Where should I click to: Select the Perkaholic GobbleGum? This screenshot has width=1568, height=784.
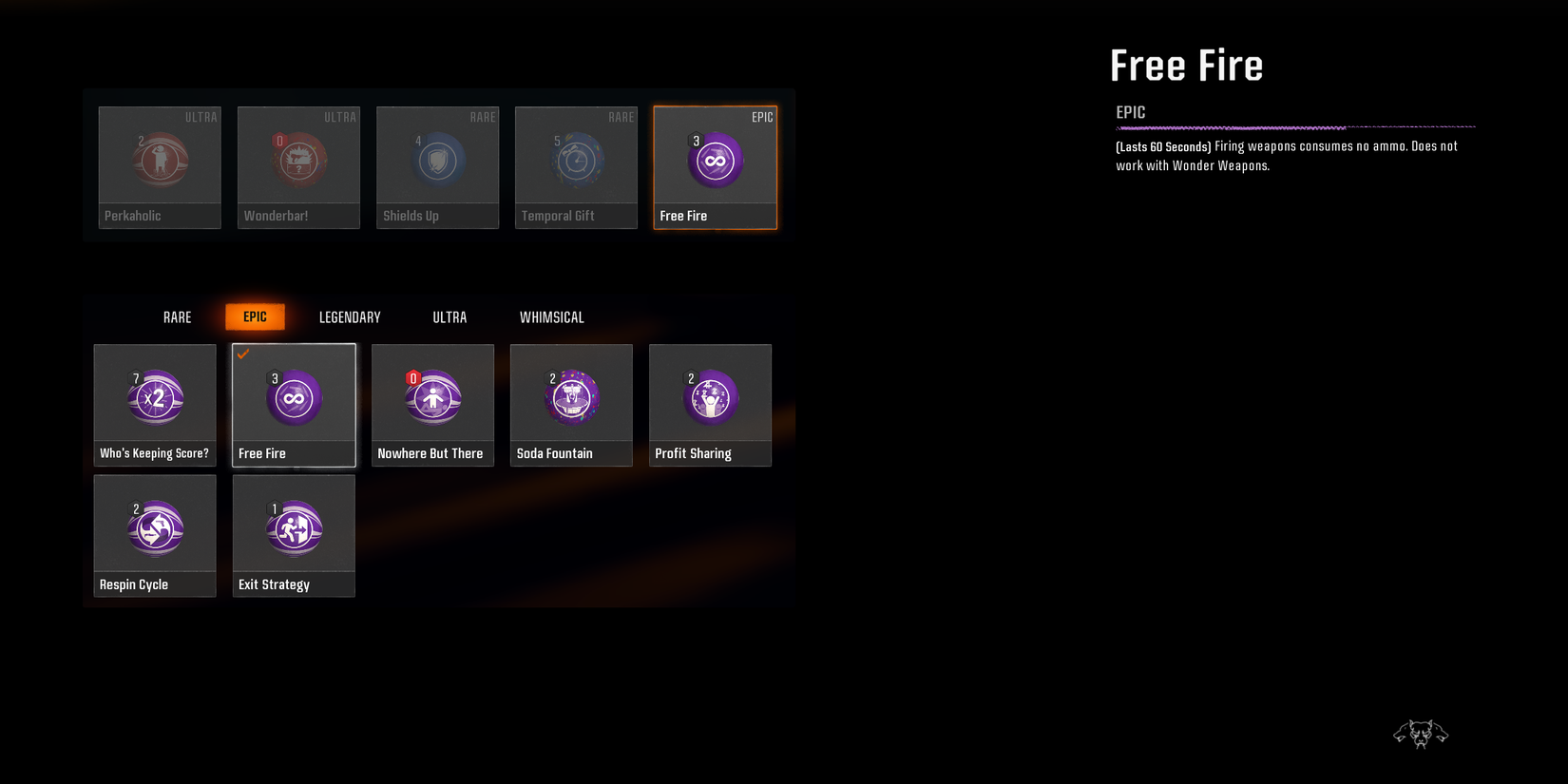pos(159,167)
